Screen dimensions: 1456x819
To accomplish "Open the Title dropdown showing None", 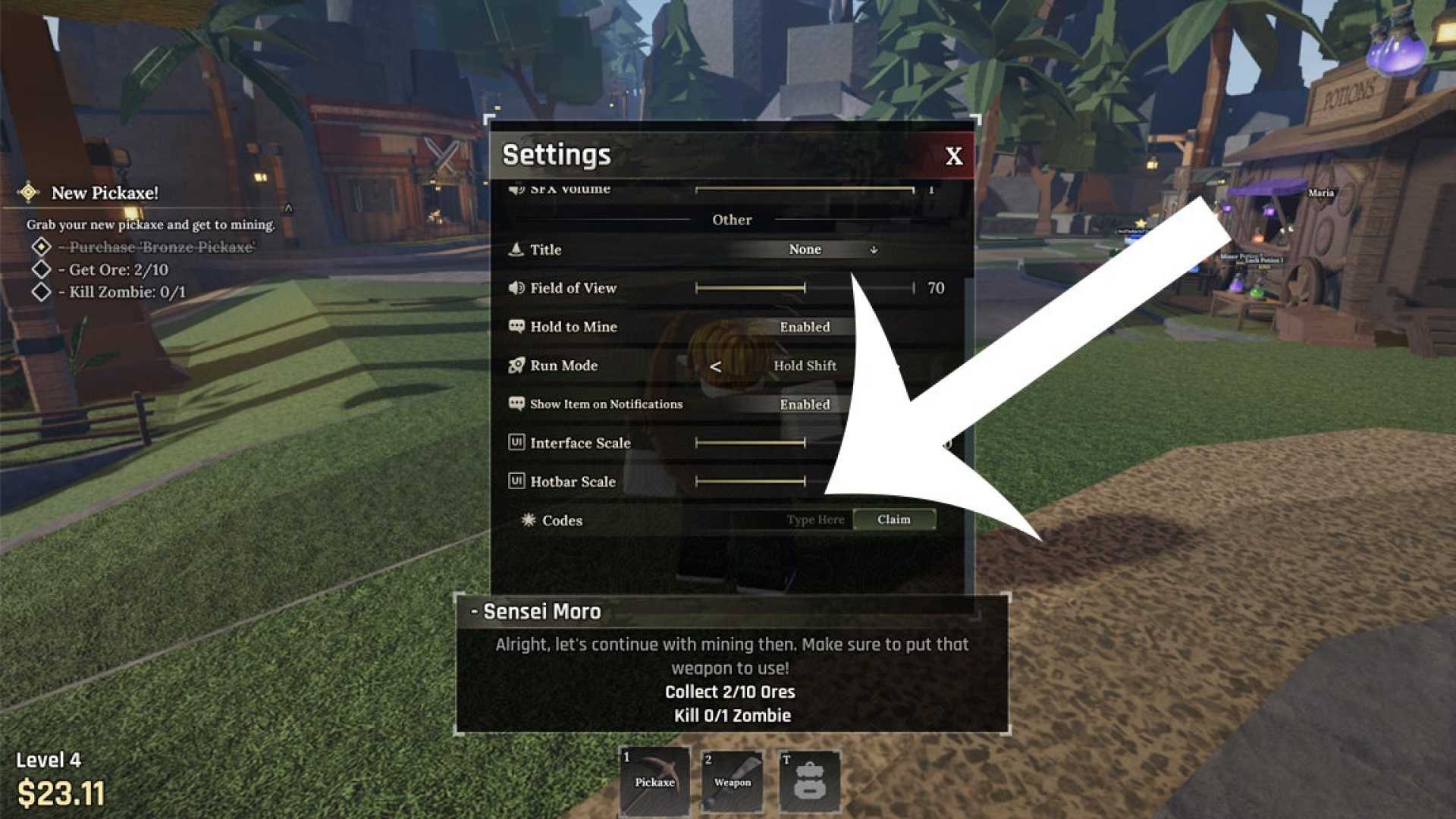I will [x=805, y=249].
